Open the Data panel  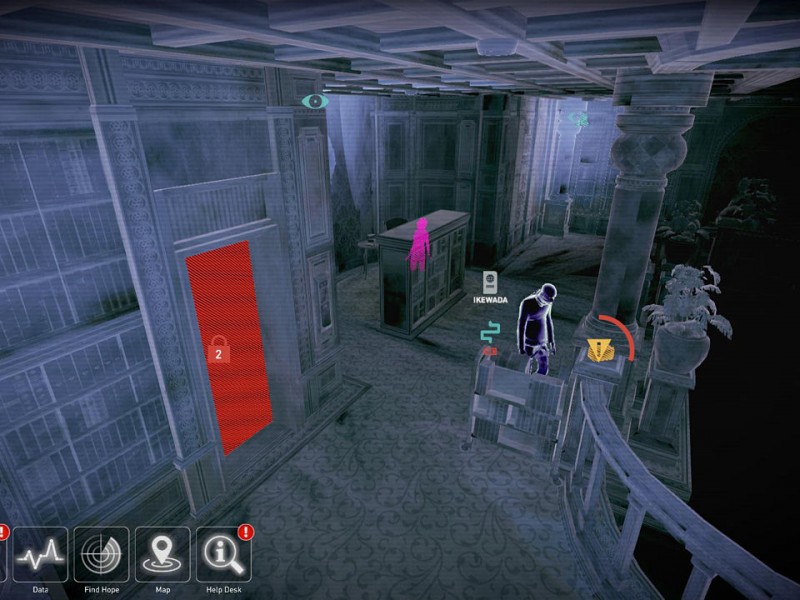pos(40,554)
